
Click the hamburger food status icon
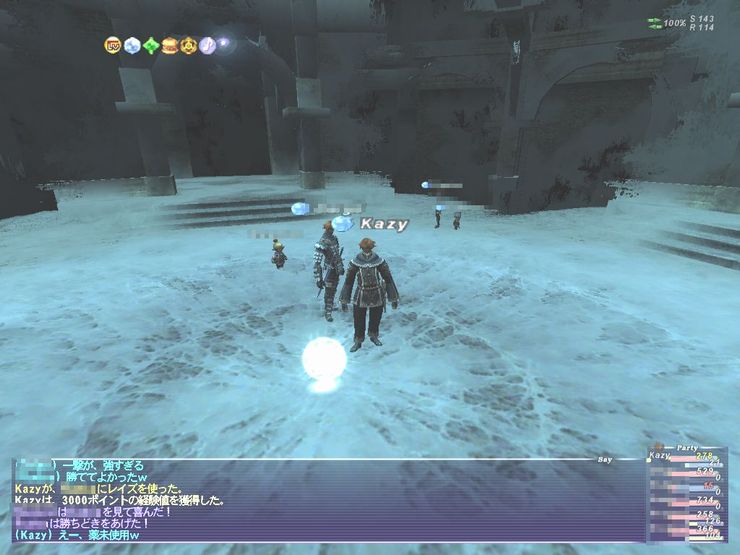click(x=170, y=45)
